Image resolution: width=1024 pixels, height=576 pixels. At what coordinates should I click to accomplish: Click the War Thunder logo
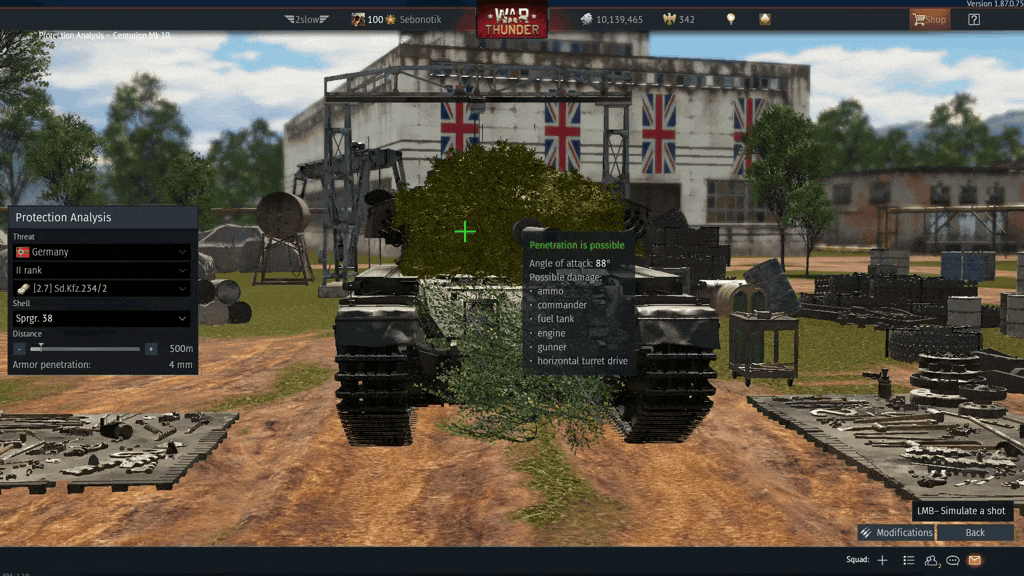(511, 21)
